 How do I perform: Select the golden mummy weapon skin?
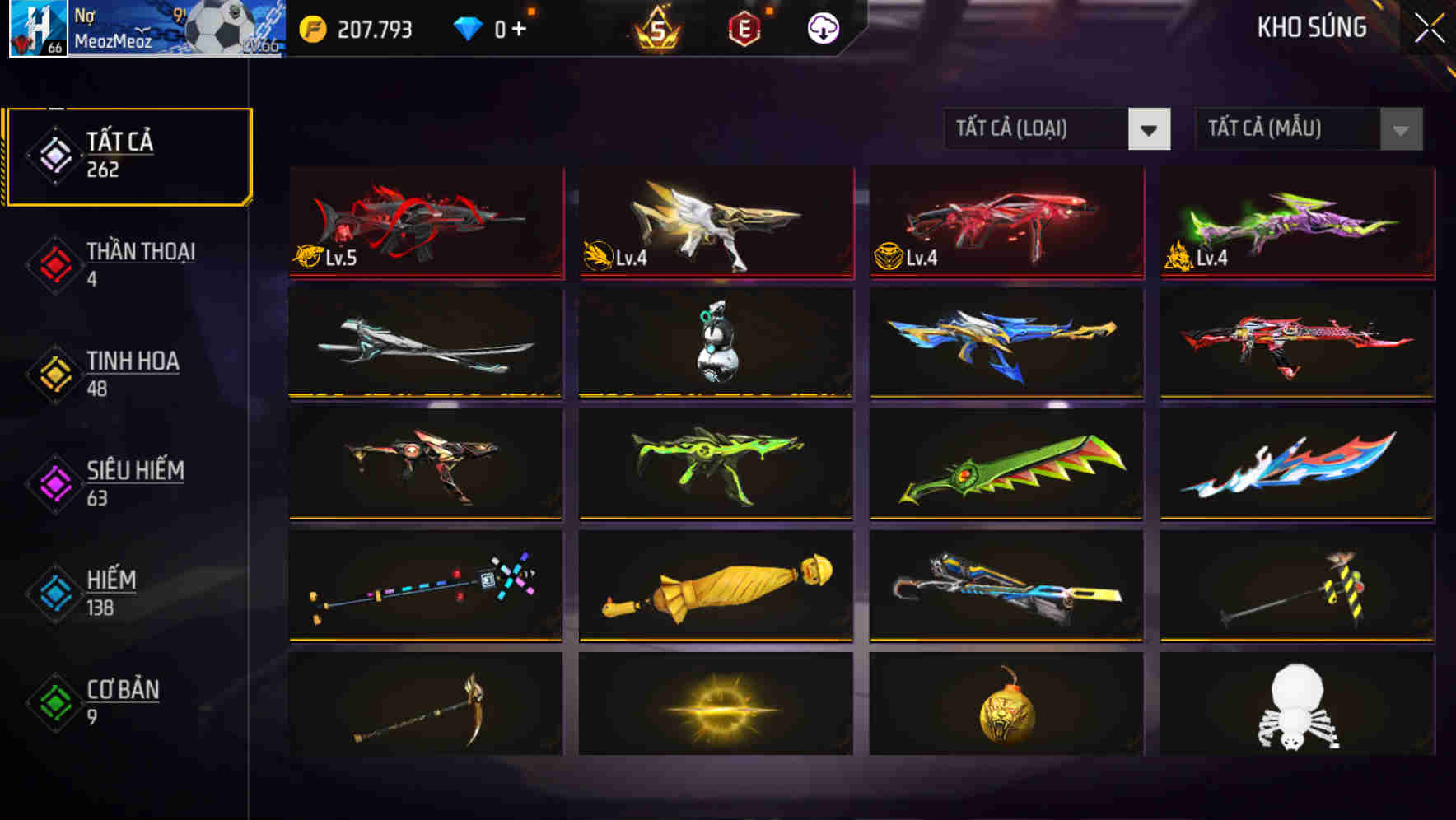715,586
